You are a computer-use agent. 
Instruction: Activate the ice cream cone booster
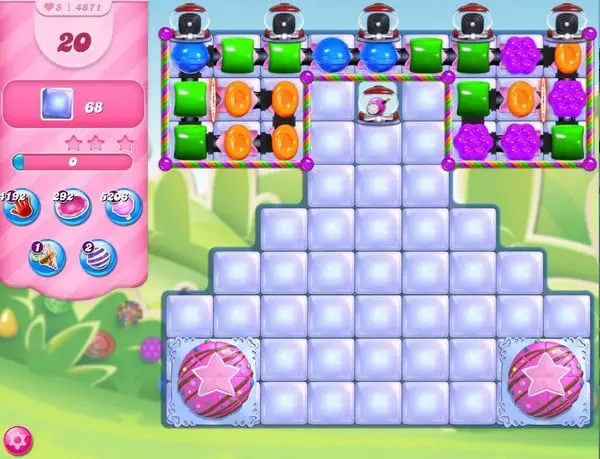pos(47,257)
